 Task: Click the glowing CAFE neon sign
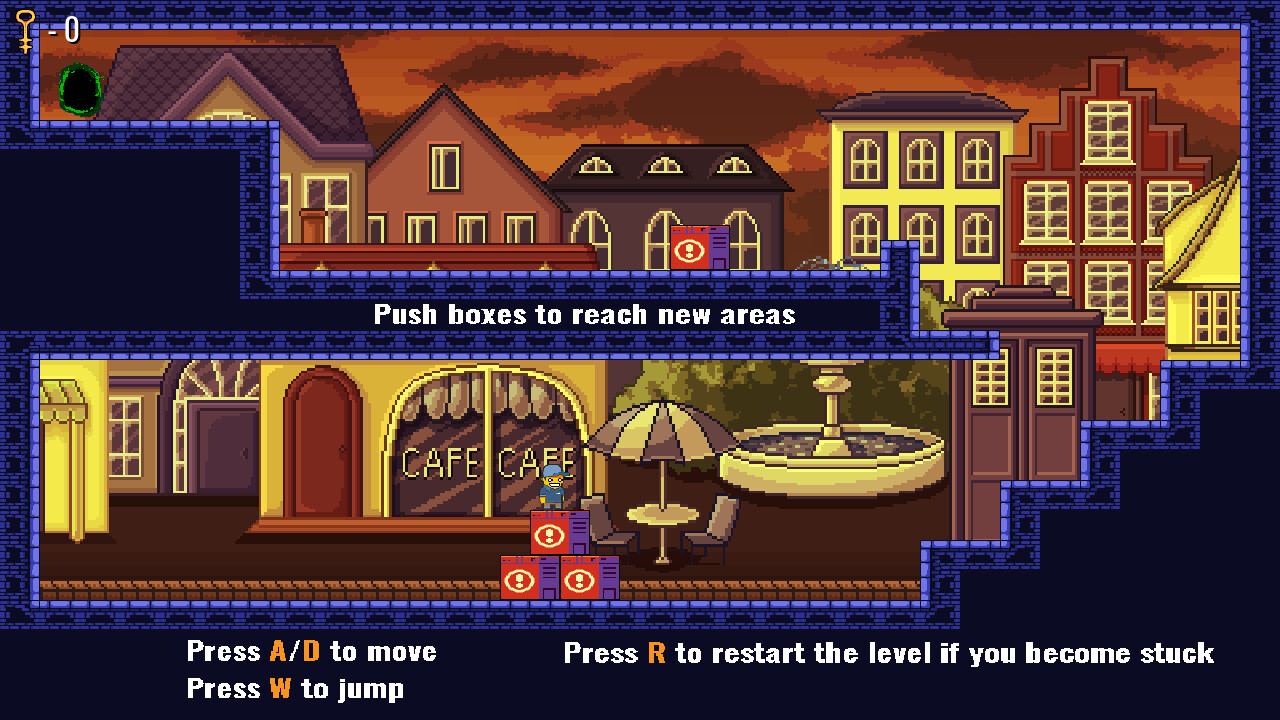click(438, 463)
